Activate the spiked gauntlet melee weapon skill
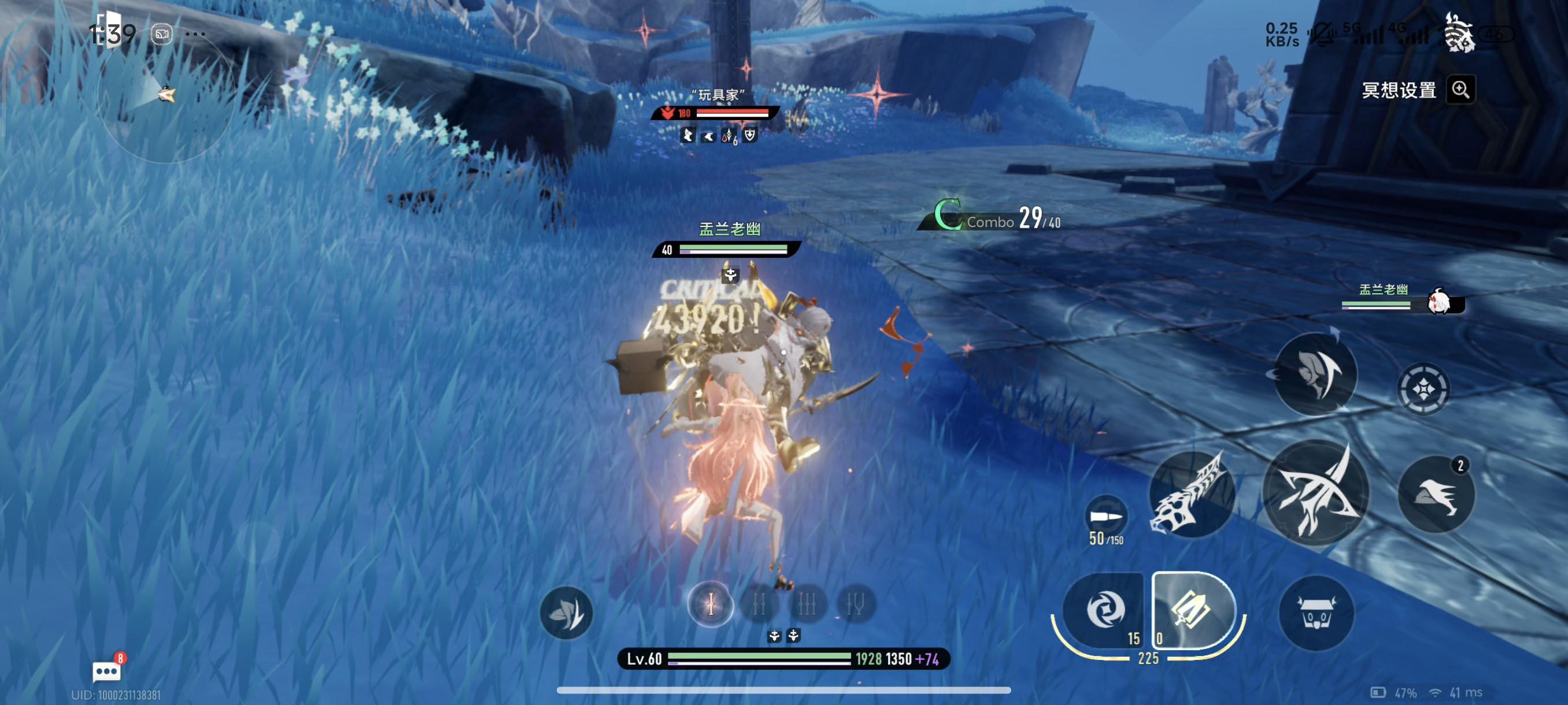This screenshot has height=705, width=1568. tap(1190, 495)
